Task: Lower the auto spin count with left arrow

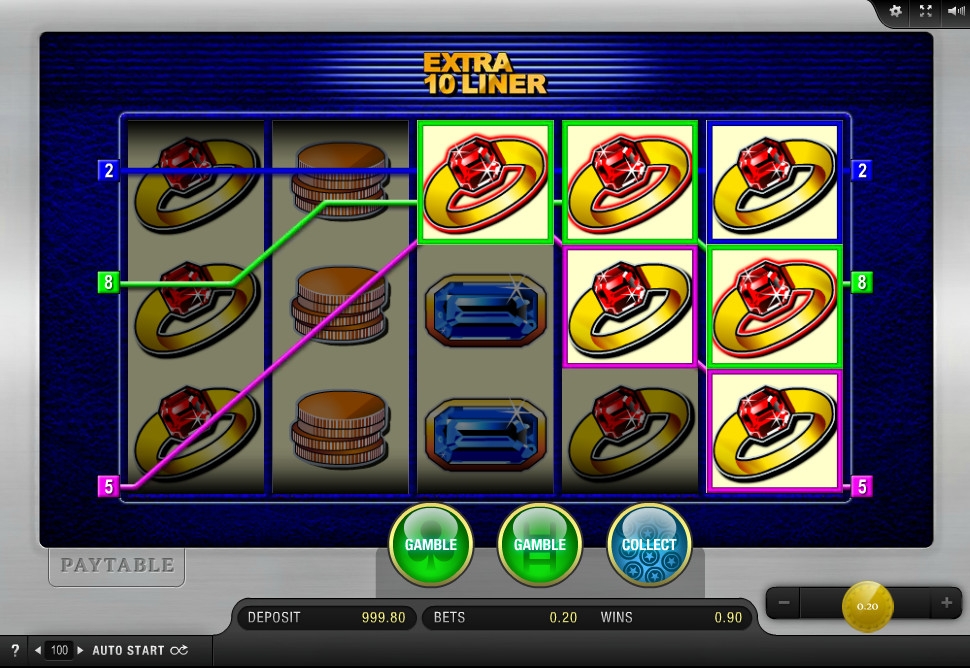Action: point(38,650)
